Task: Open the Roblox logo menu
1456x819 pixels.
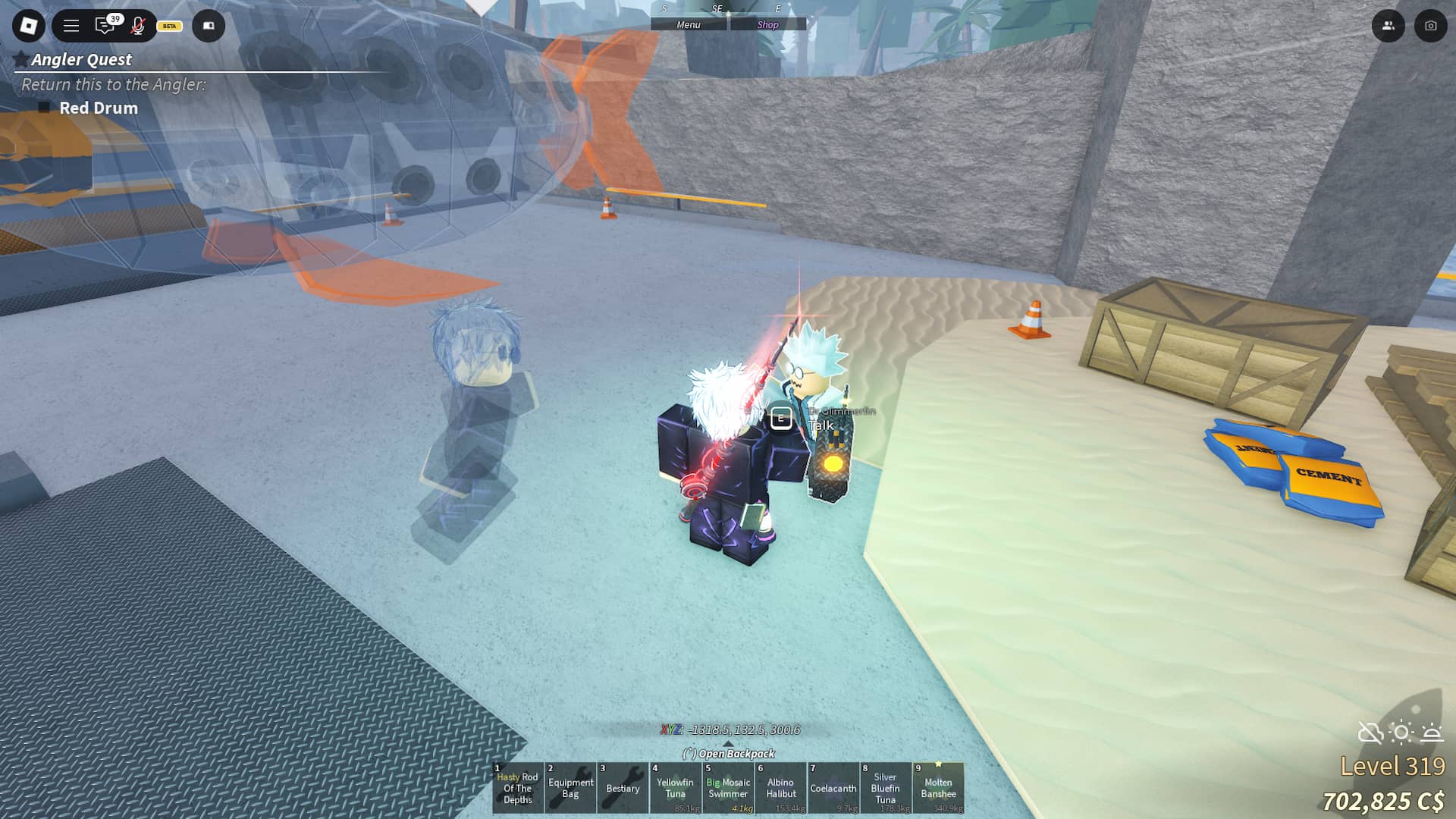Action: (x=29, y=26)
